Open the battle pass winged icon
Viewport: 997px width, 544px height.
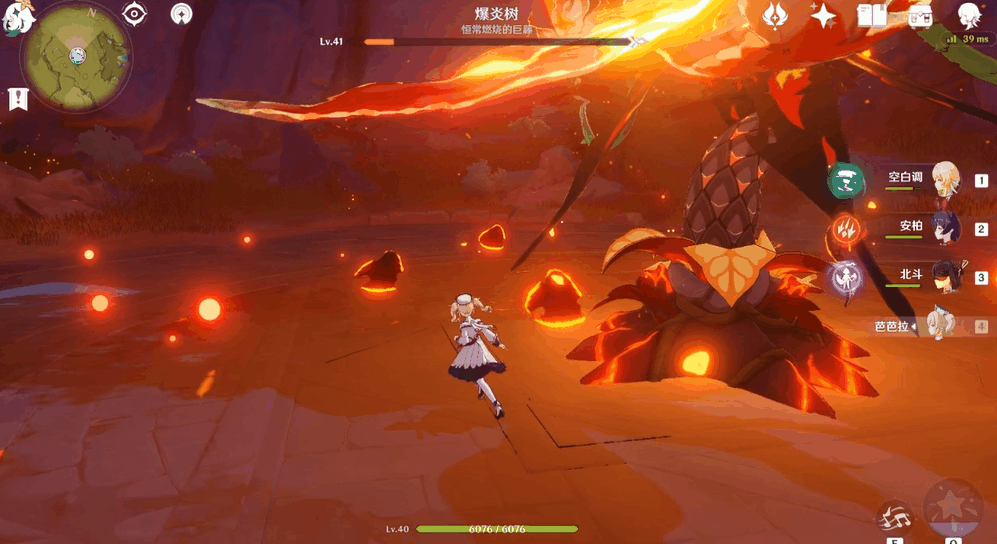[x=775, y=15]
